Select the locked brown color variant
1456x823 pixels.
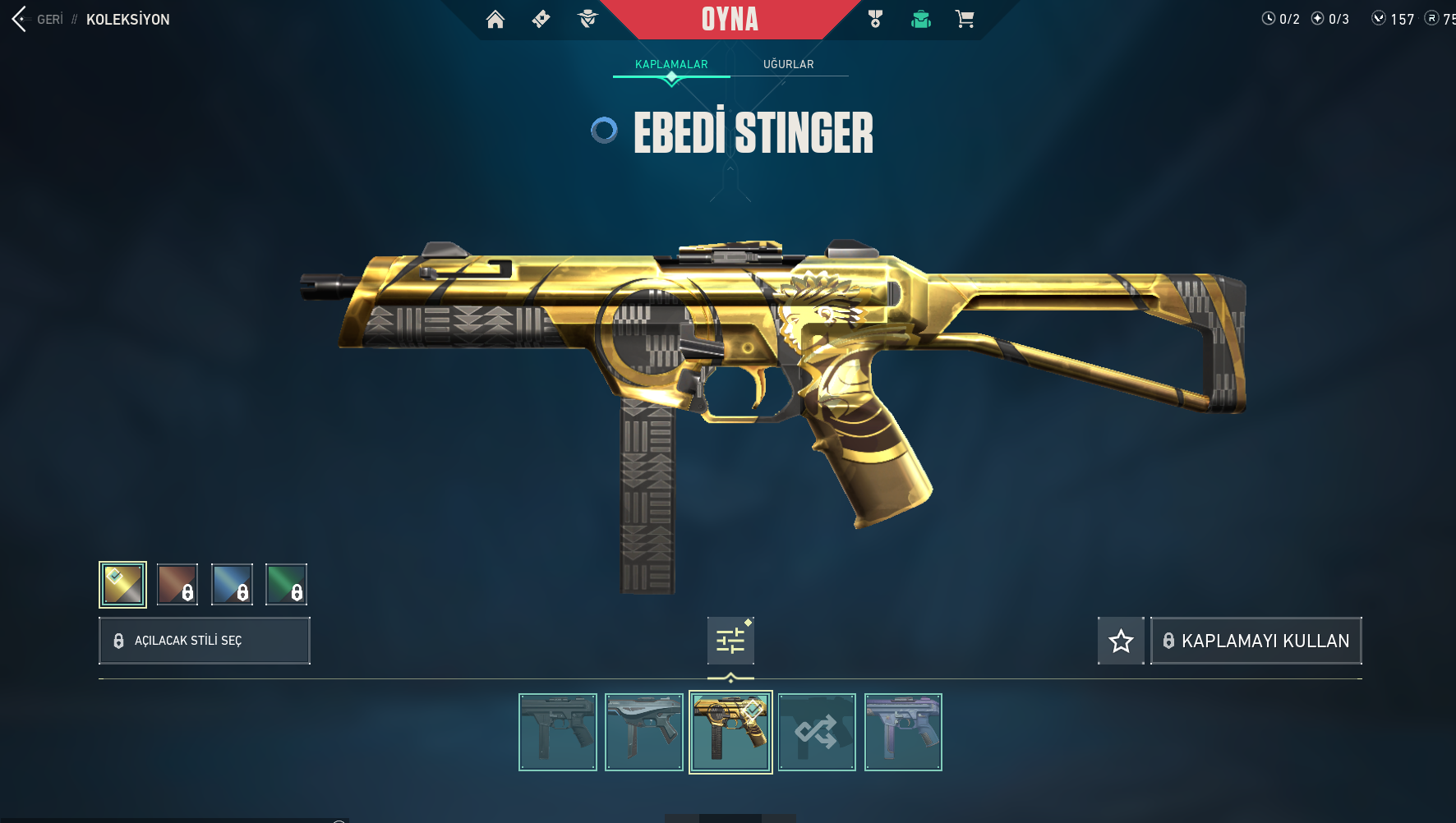coord(177,585)
